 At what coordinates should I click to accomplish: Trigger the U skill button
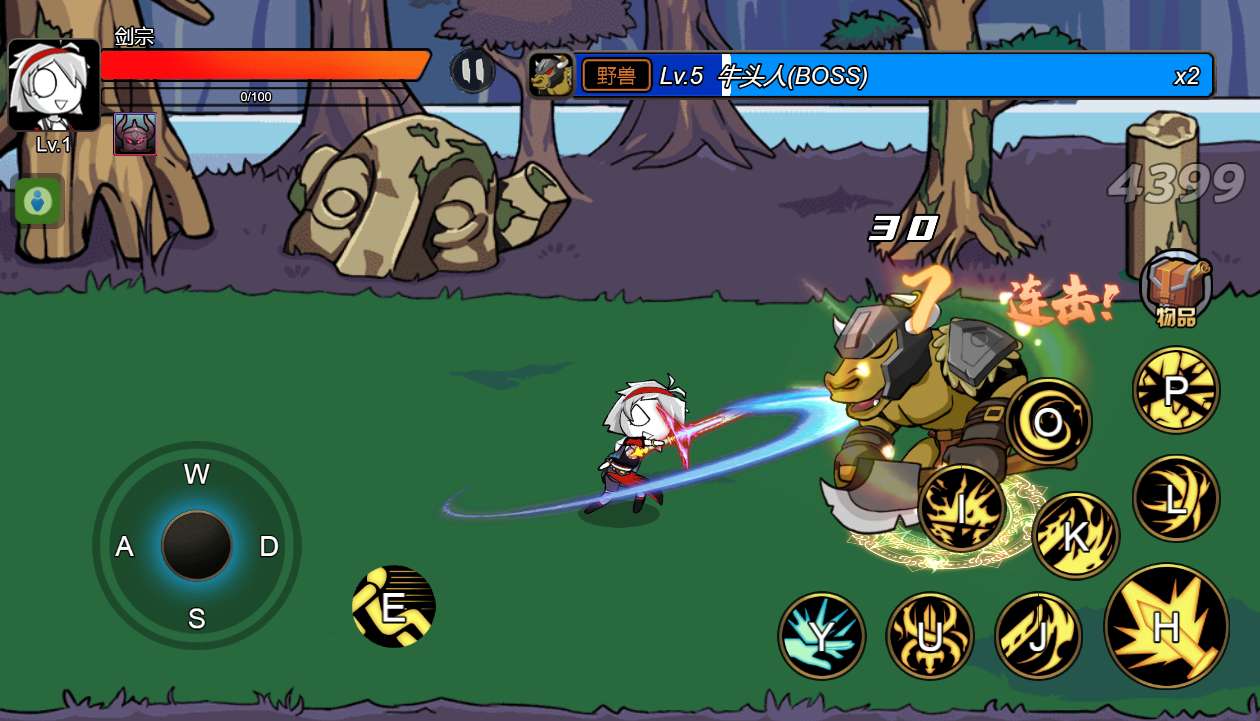pos(930,636)
